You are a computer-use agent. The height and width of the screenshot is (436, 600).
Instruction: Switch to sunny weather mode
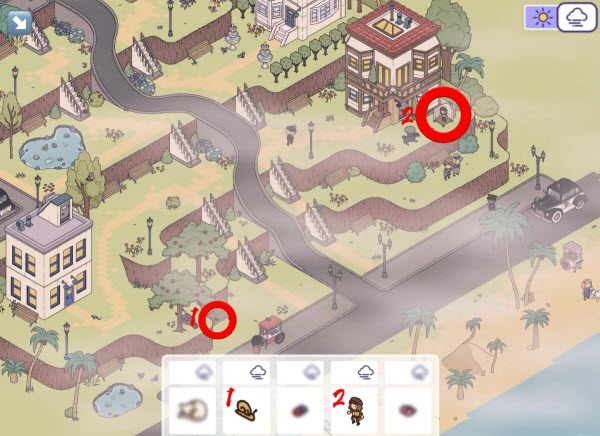[541, 19]
